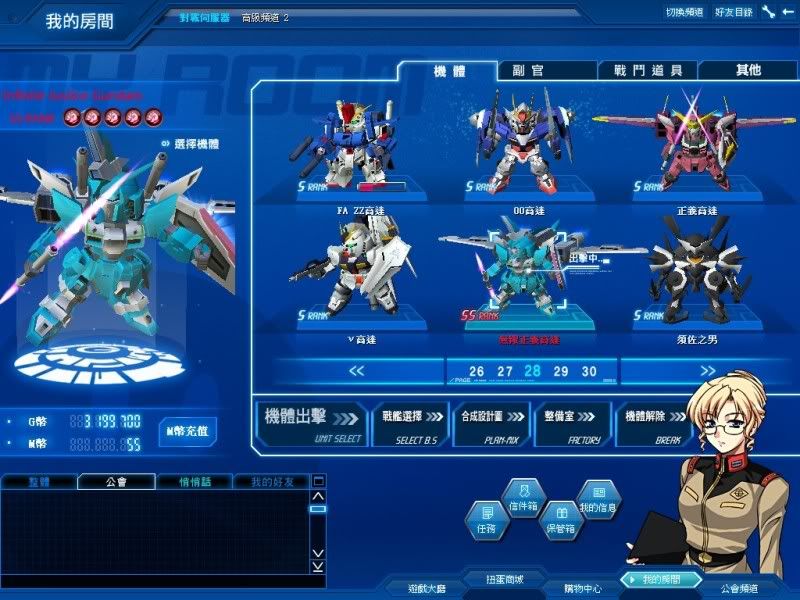Click the 機體出擊 Unit Select button
This screenshot has width=800, height=600.
coord(312,424)
